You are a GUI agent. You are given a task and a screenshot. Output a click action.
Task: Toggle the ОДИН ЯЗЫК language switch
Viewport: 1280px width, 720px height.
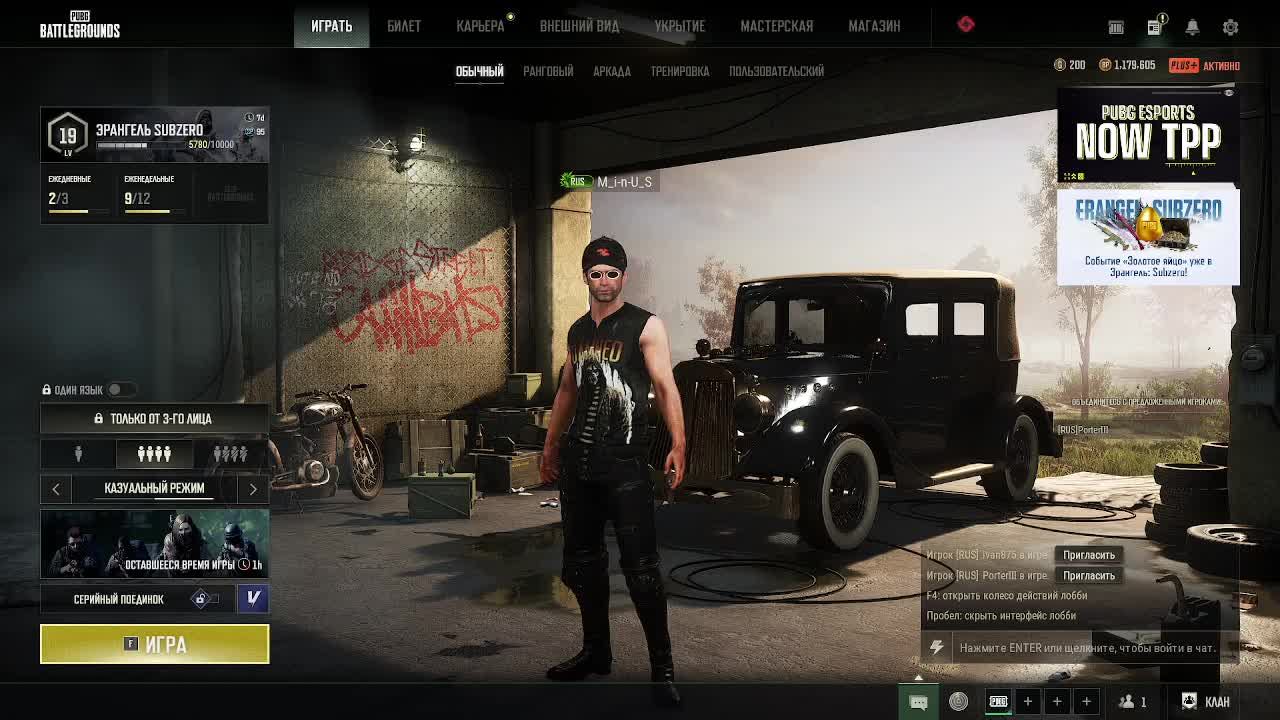[x=119, y=390]
